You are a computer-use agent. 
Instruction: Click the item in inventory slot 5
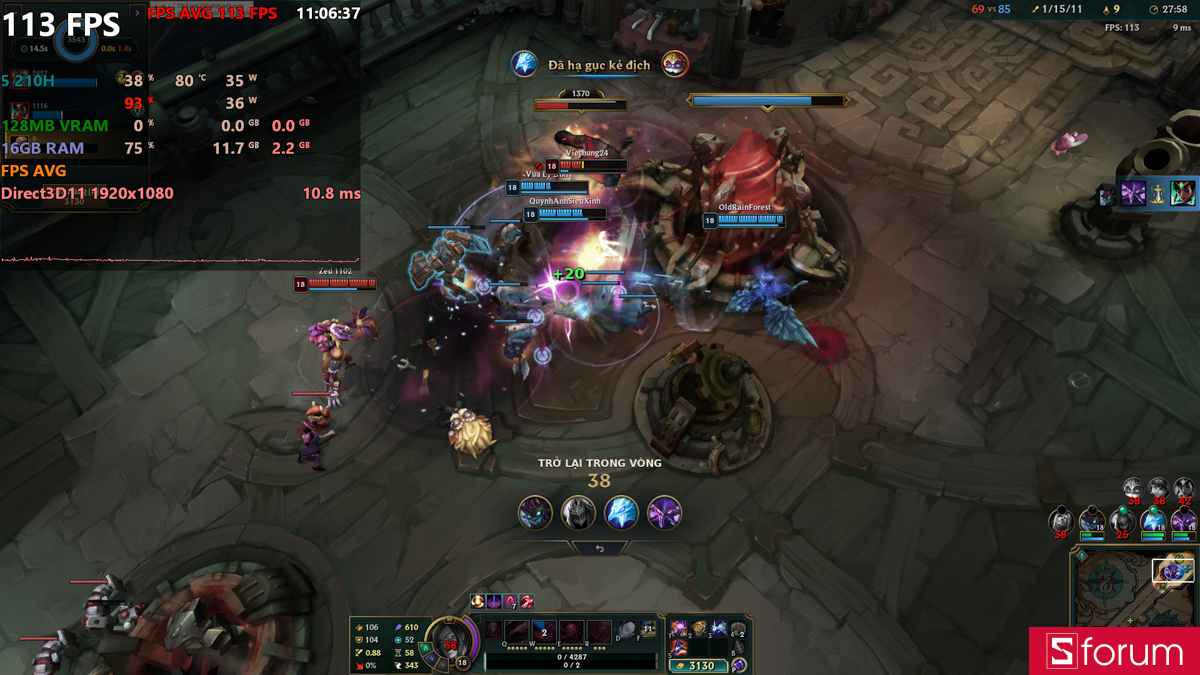[x=679, y=648]
